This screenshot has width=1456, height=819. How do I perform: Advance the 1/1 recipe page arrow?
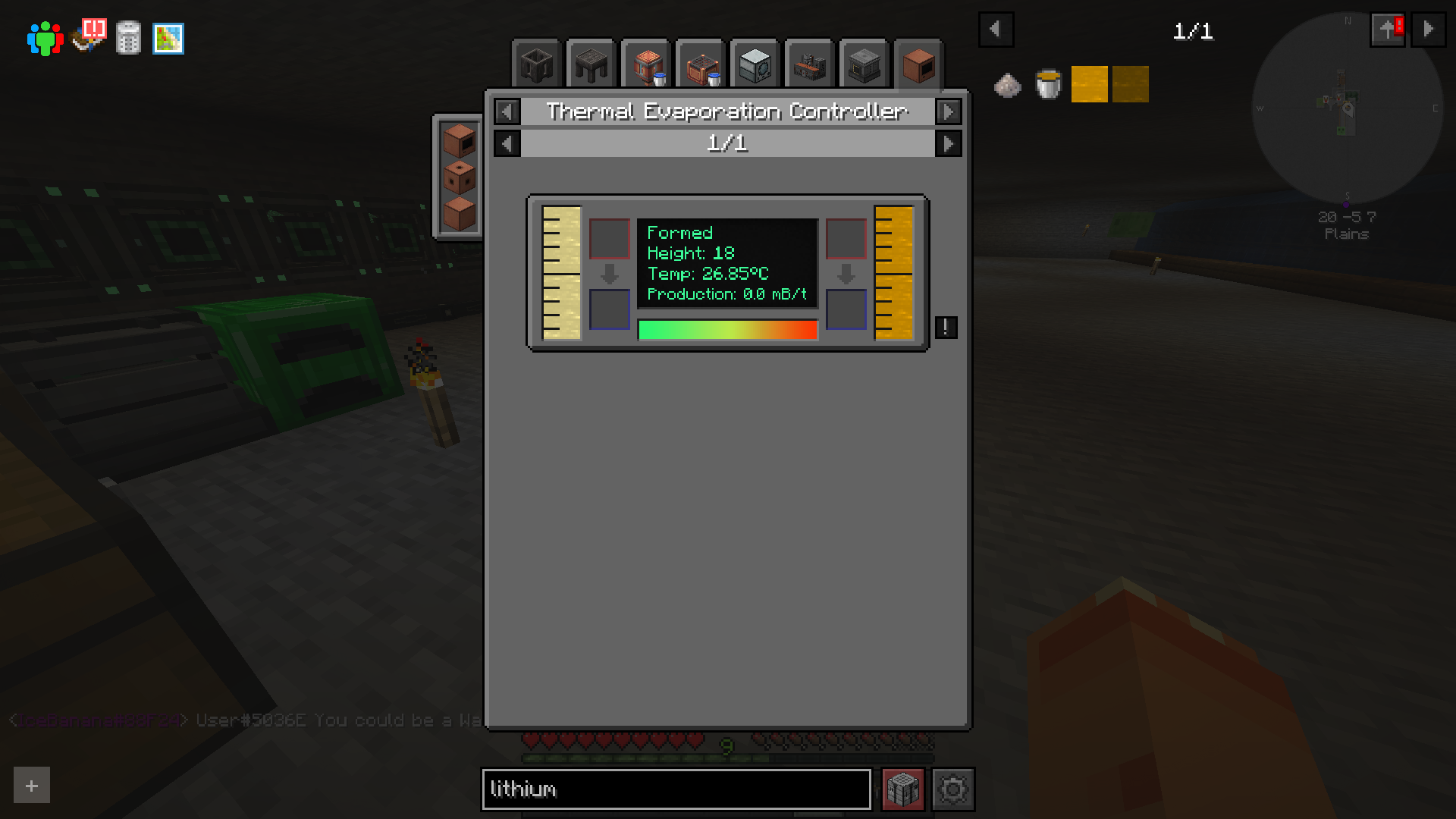point(949,143)
